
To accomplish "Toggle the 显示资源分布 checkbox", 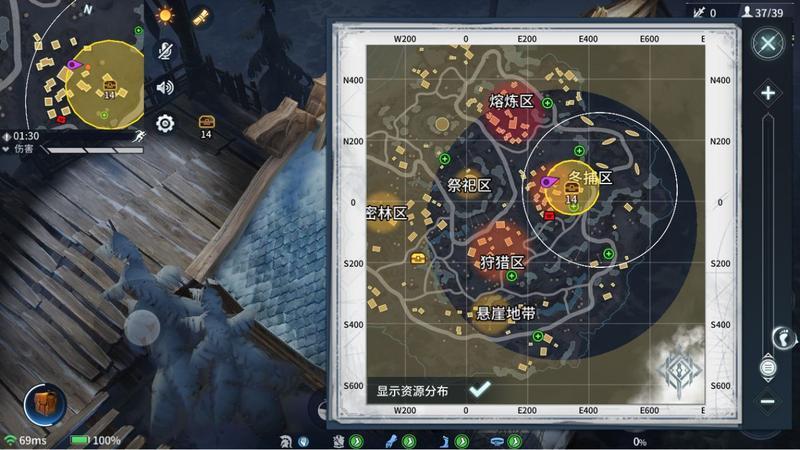I will pos(479,390).
